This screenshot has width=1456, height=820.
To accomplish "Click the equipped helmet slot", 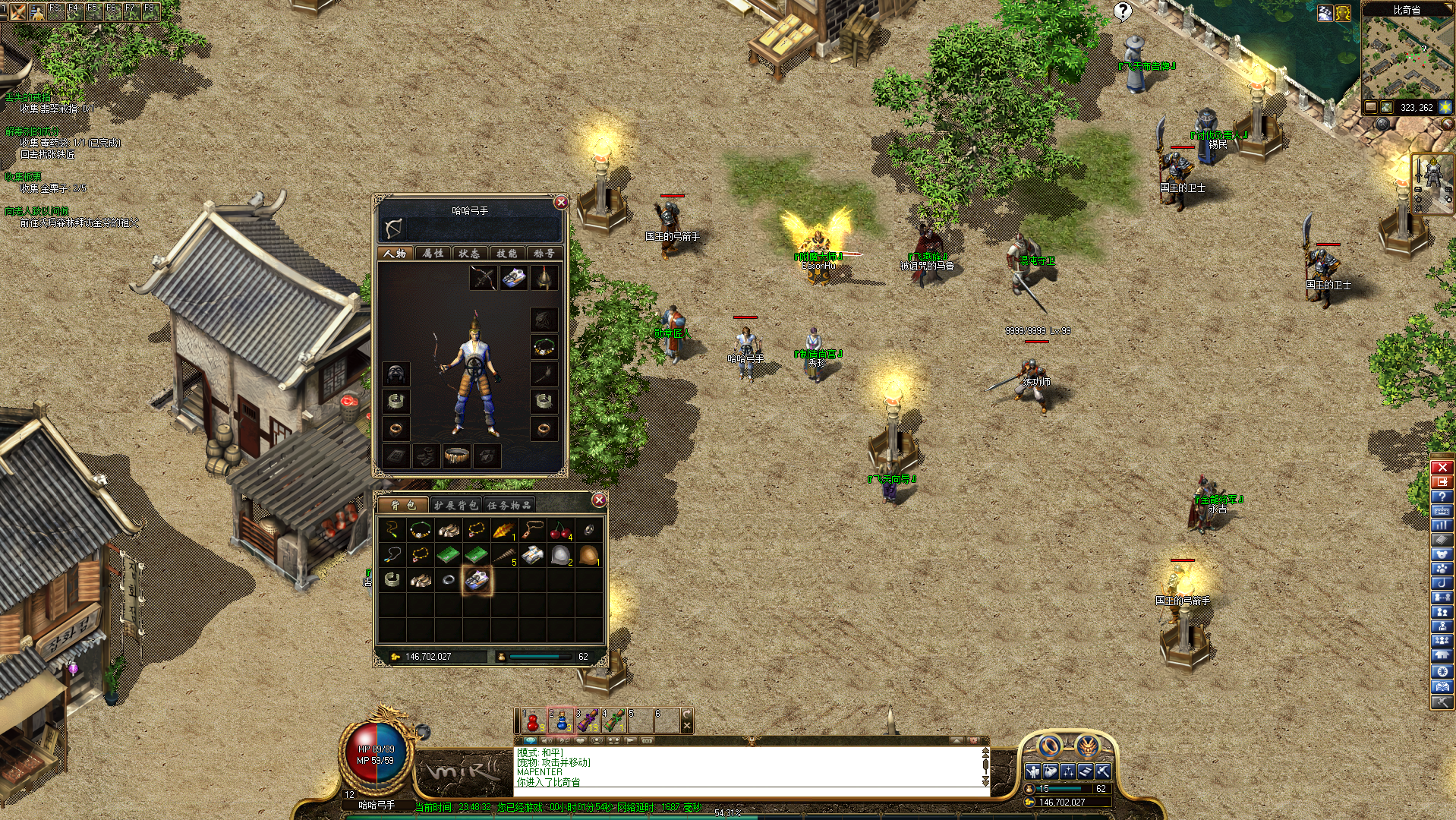I will click(544, 278).
